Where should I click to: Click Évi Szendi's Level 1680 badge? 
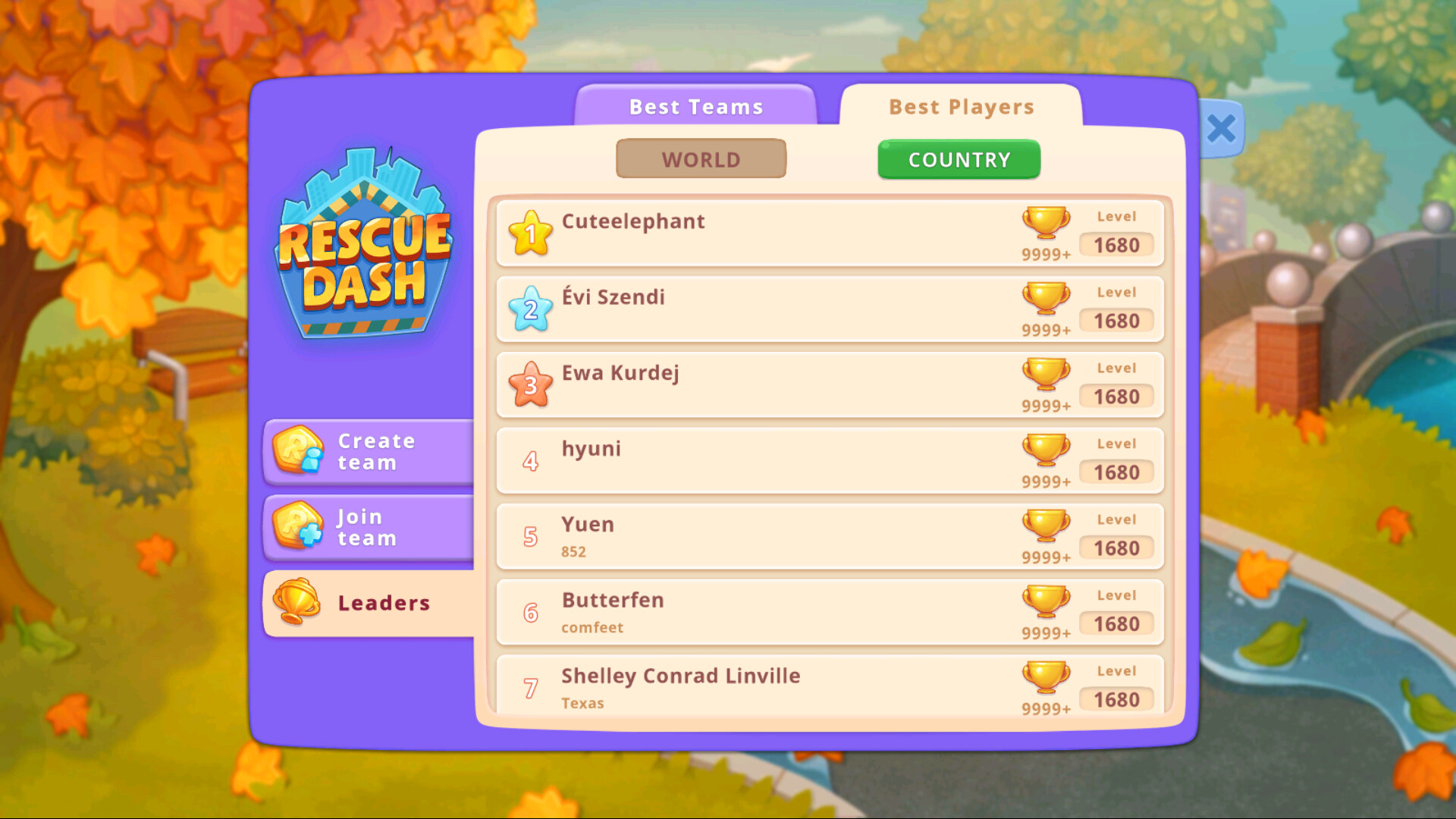(x=1116, y=320)
